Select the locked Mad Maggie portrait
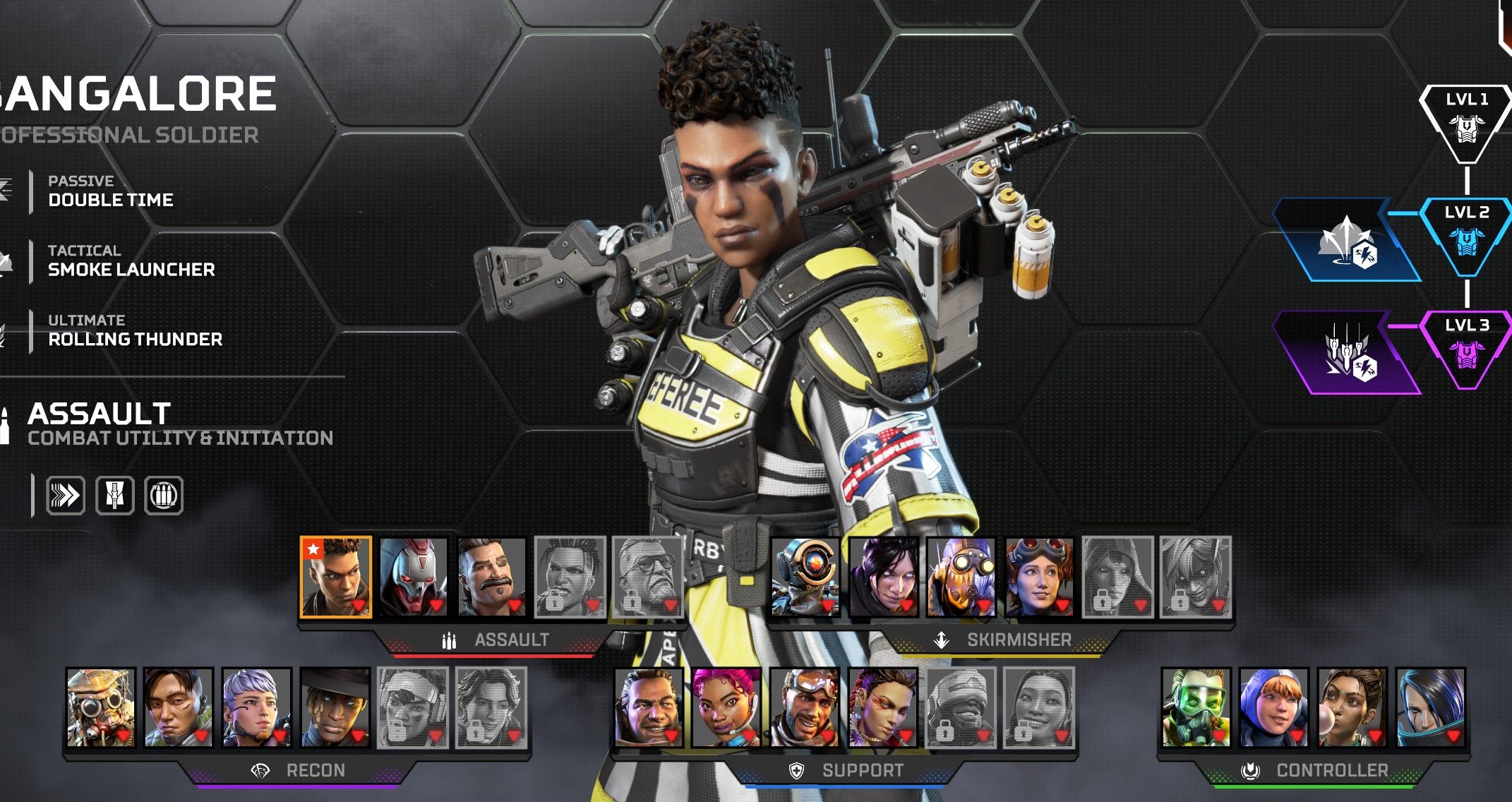Image resolution: width=1512 pixels, height=802 pixels. (x=570, y=577)
